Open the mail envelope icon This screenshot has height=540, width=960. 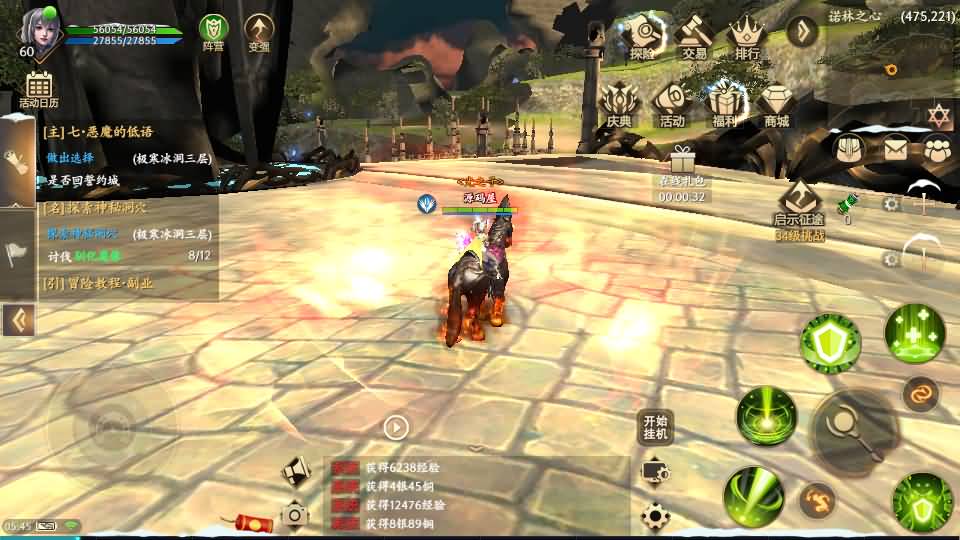tap(894, 149)
